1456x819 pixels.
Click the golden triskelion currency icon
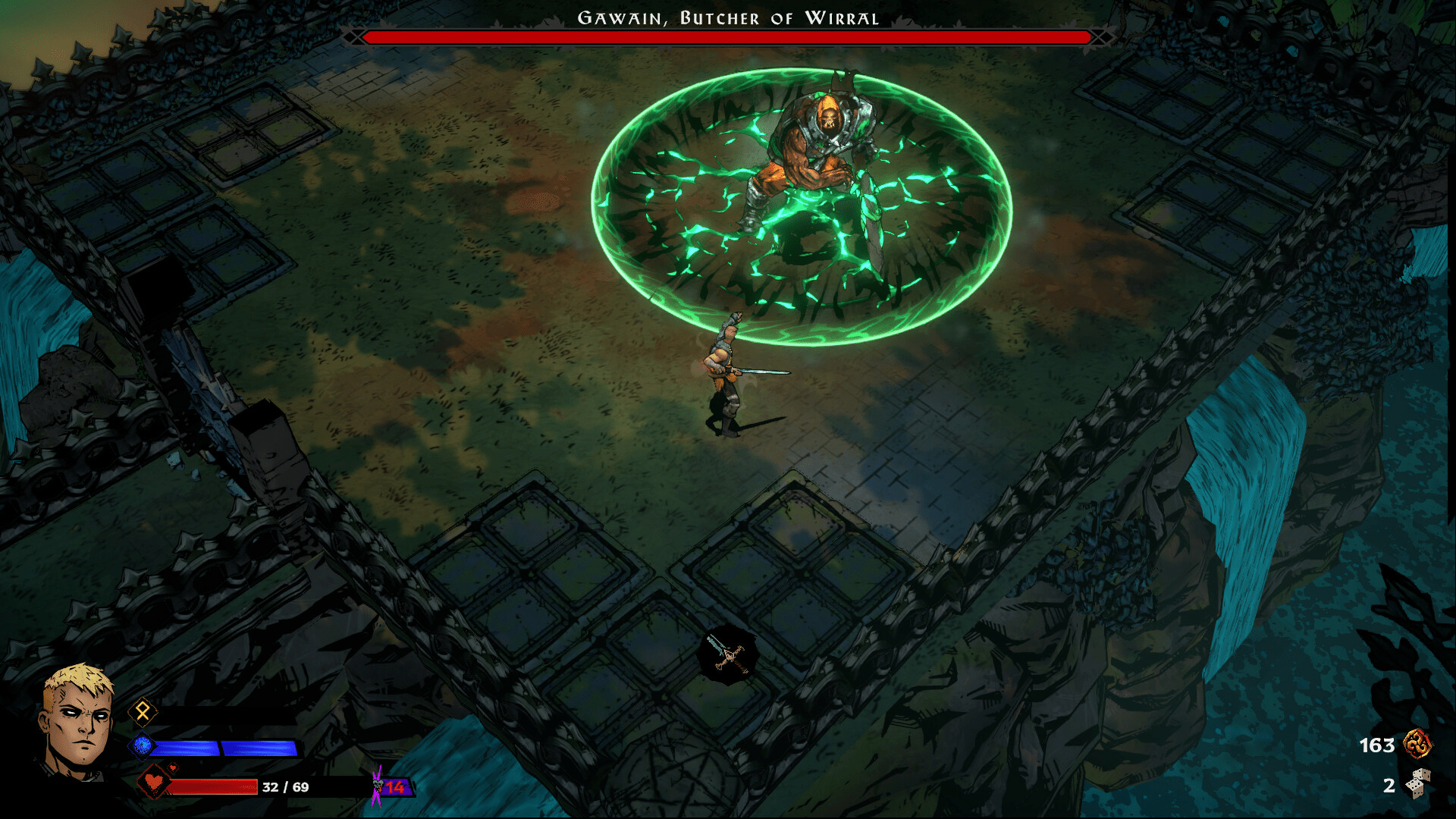[x=1417, y=744]
